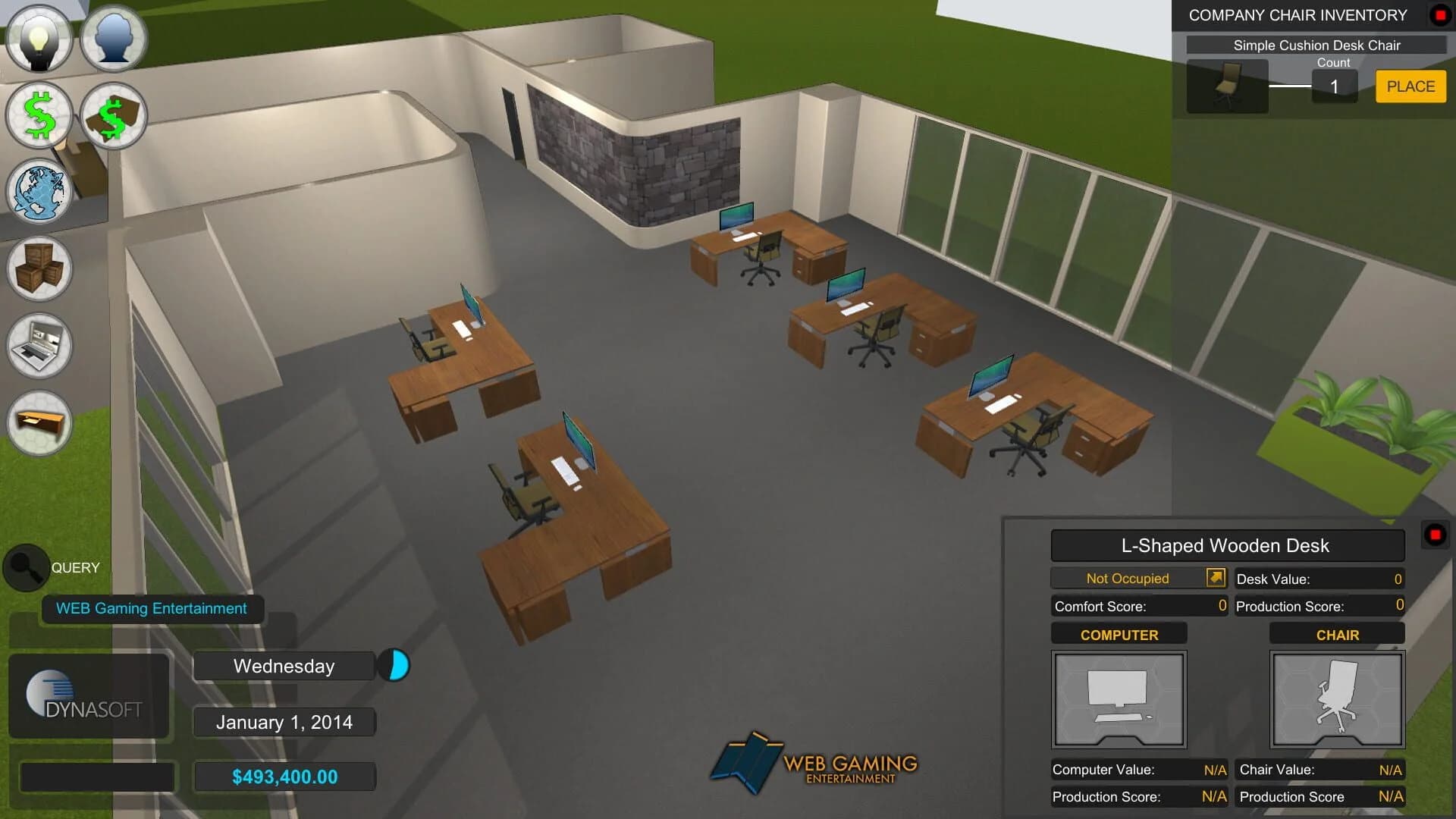
Task: Click the WEB Gaming Entertainment company link
Action: click(150, 607)
